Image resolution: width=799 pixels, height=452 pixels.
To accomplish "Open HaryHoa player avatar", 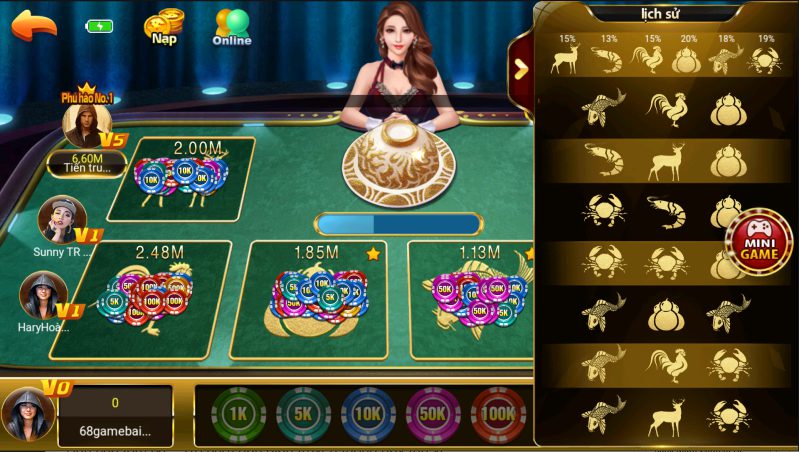I will pyautogui.click(x=42, y=294).
